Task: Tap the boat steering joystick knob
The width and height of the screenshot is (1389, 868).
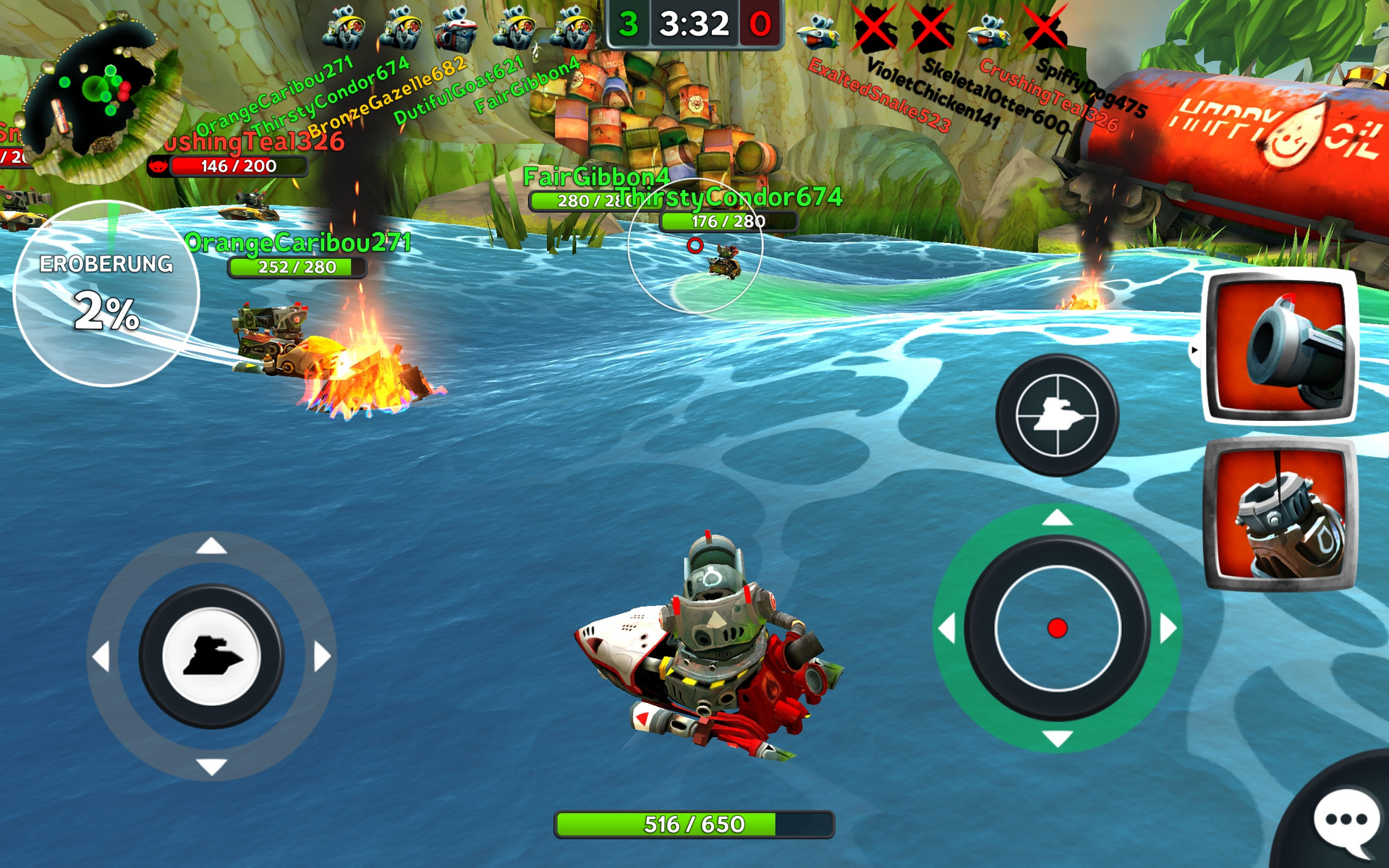Action: tap(211, 657)
